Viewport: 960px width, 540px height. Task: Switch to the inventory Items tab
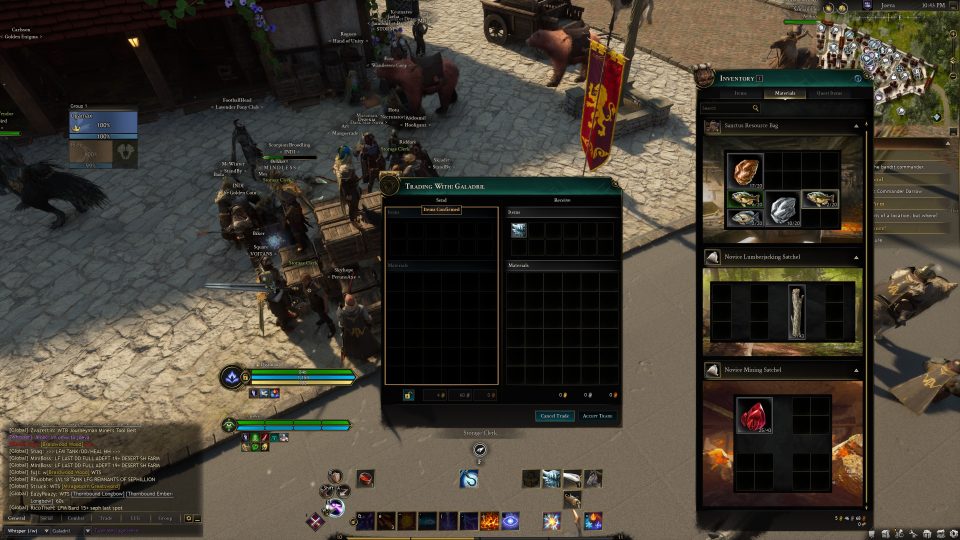tap(741, 93)
